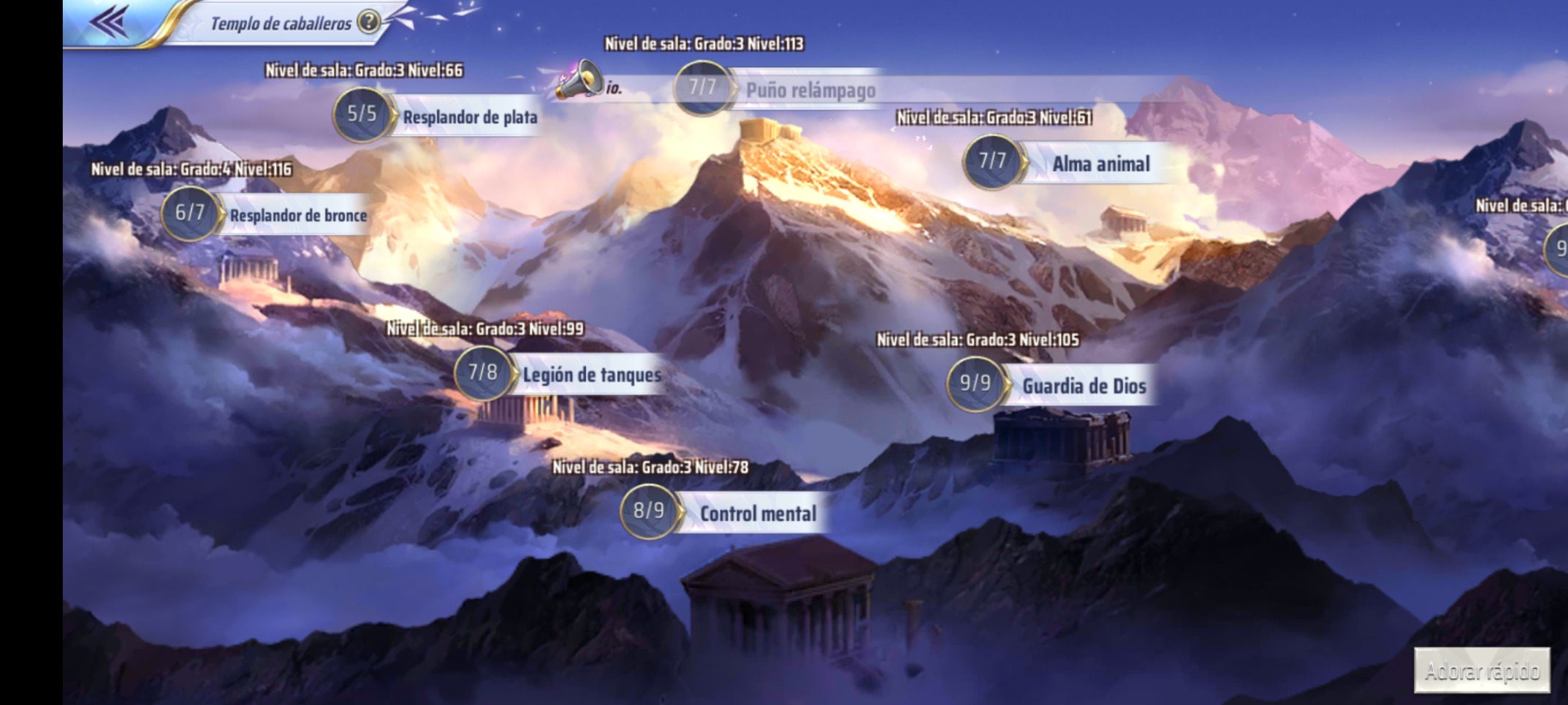Tap the Adorar rápido button
The width and height of the screenshot is (1568, 705).
click(x=1482, y=670)
